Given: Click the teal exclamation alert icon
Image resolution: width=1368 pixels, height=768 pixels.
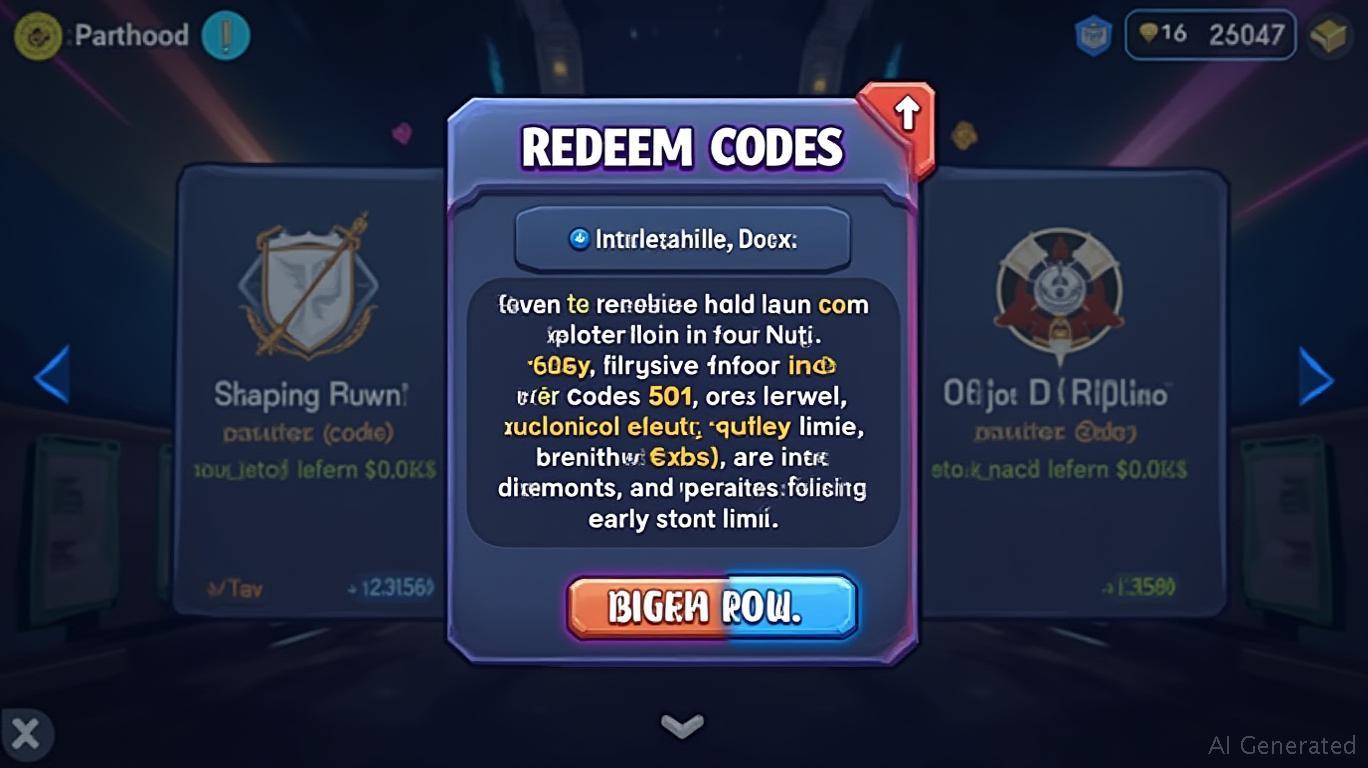Looking at the screenshot, I should coord(225,36).
